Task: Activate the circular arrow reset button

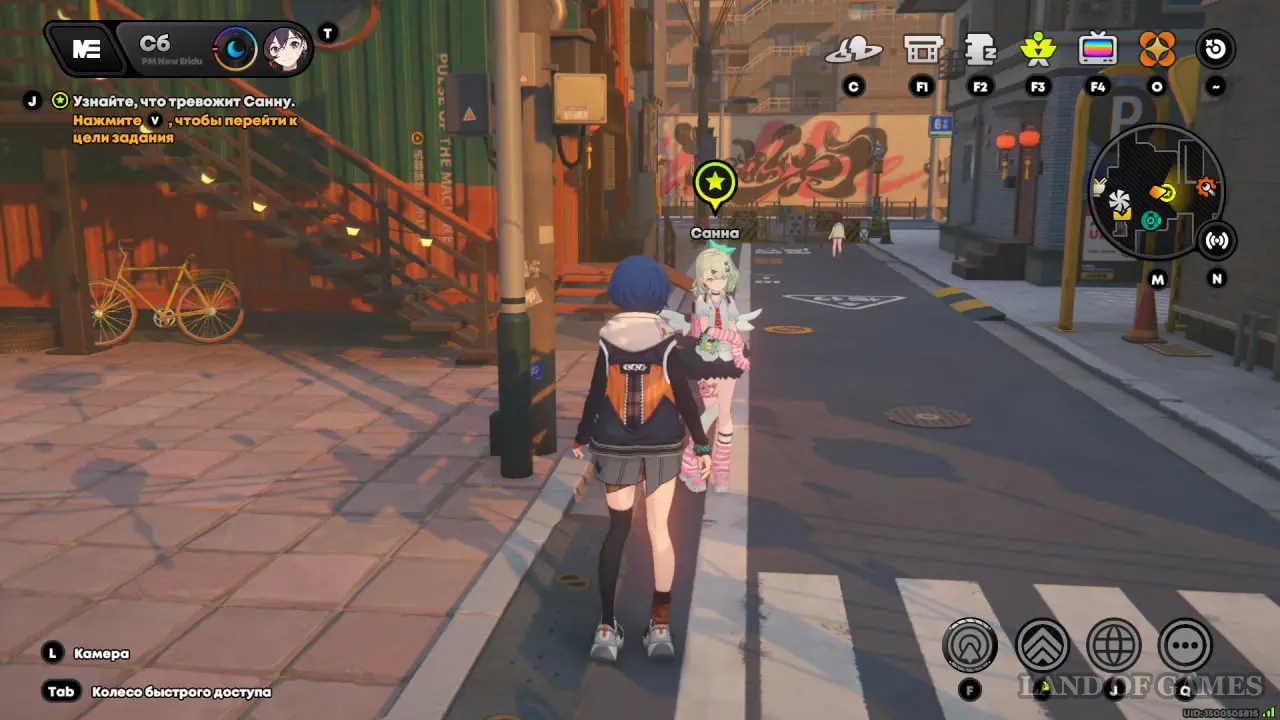Action: click(1216, 49)
